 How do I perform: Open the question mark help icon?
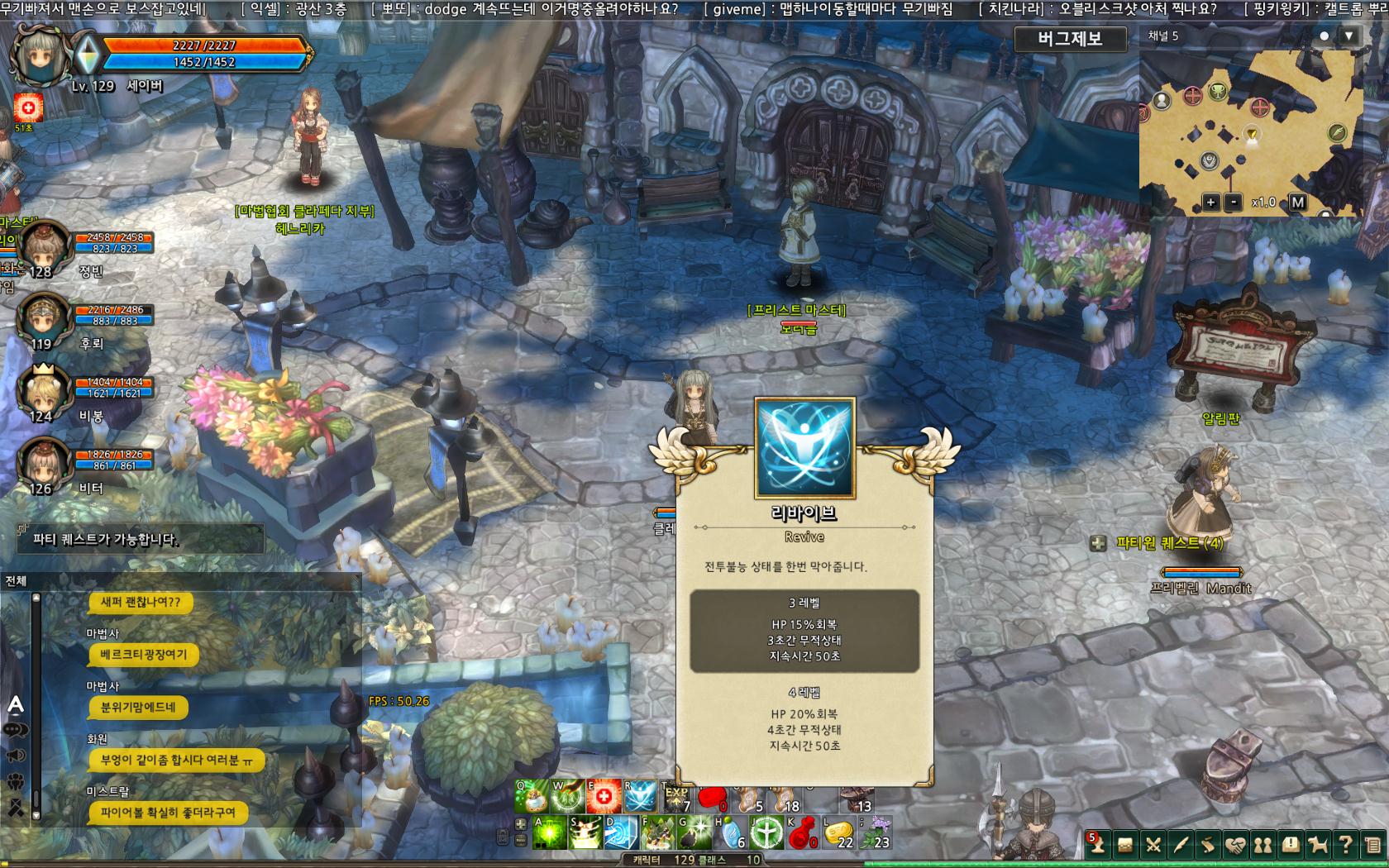click(1345, 845)
